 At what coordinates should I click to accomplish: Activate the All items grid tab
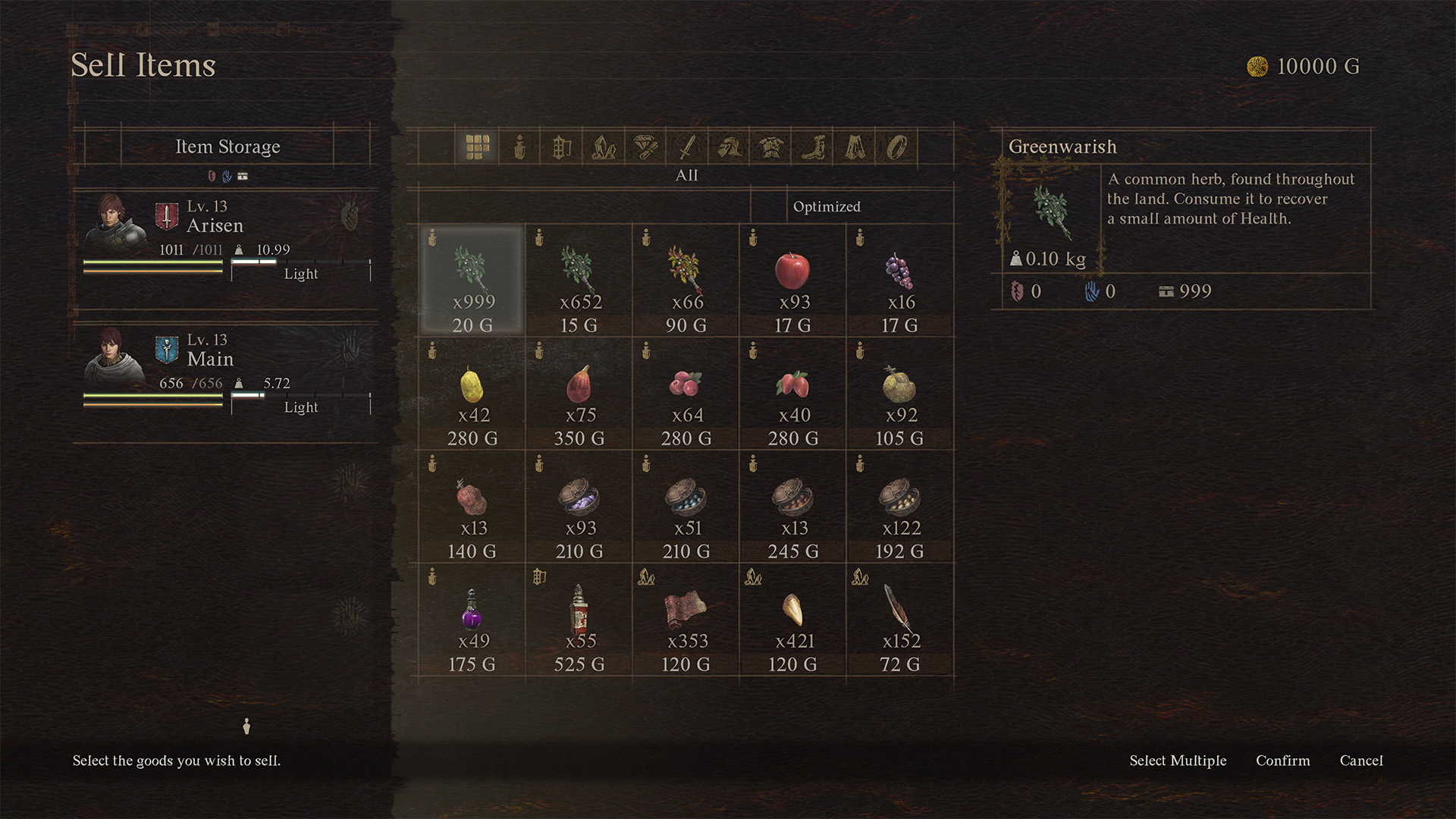pos(478,147)
